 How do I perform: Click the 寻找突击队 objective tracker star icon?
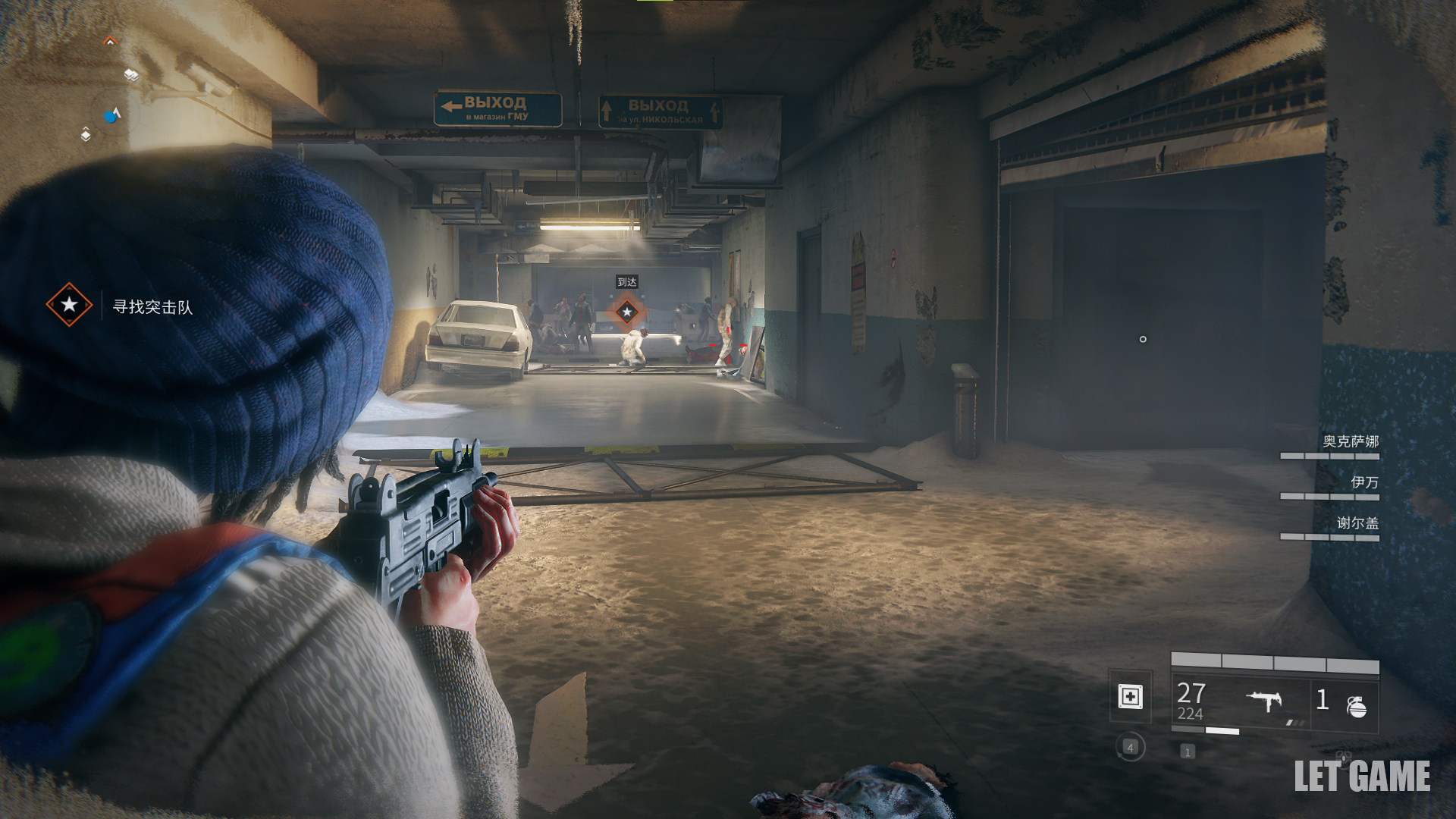click(69, 305)
